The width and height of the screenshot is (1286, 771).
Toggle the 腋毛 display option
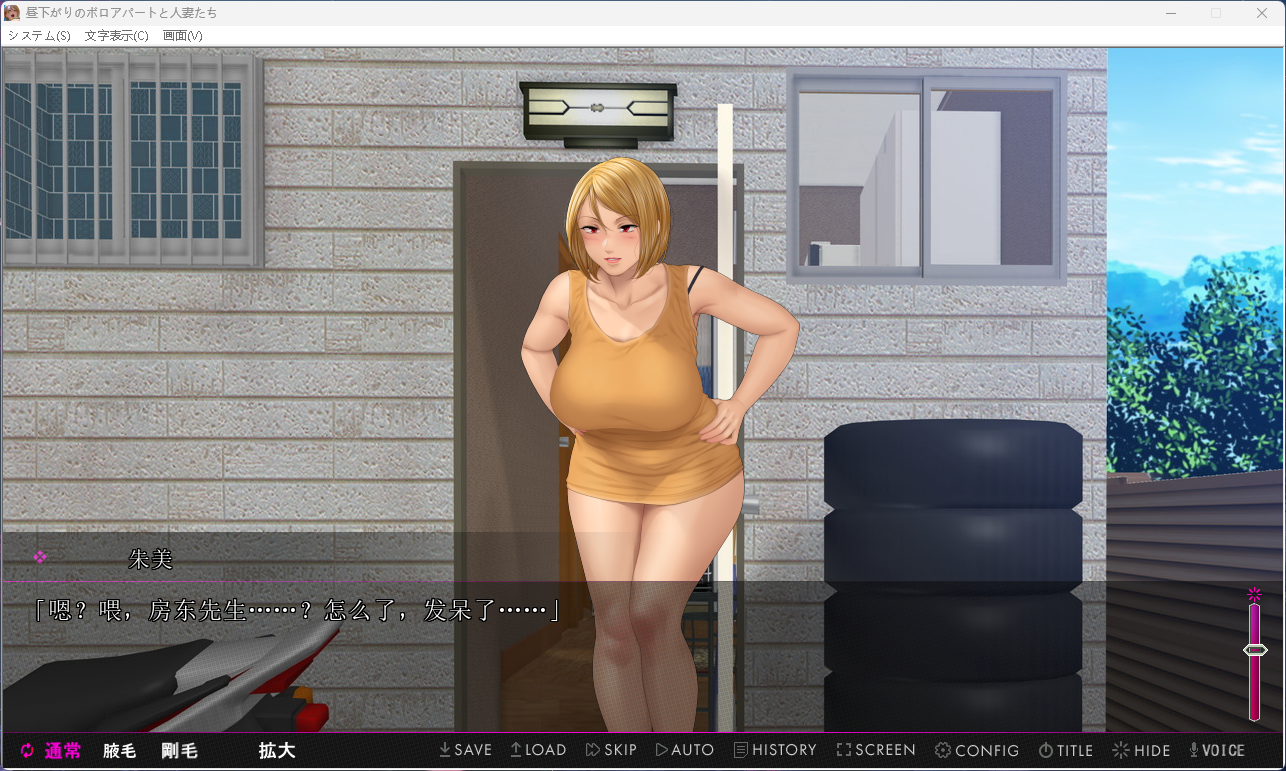coord(119,750)
